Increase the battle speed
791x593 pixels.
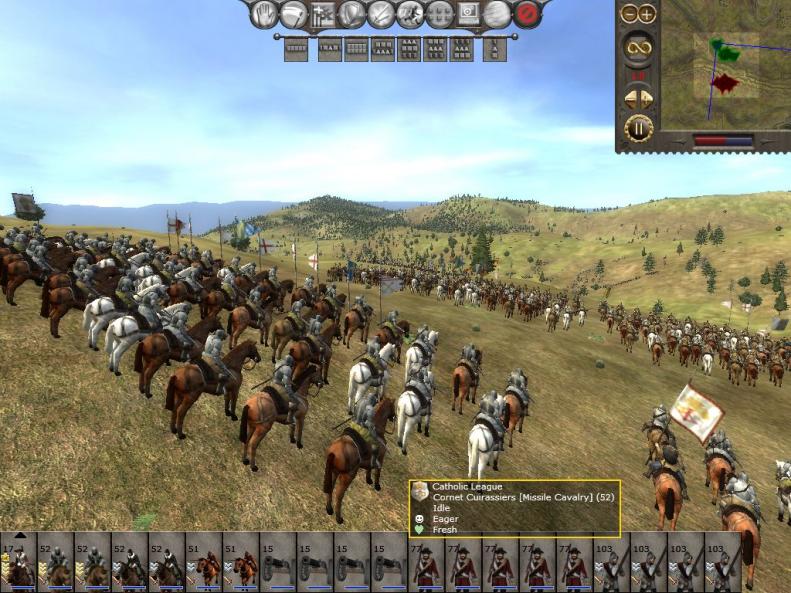[x=647, y=99]
